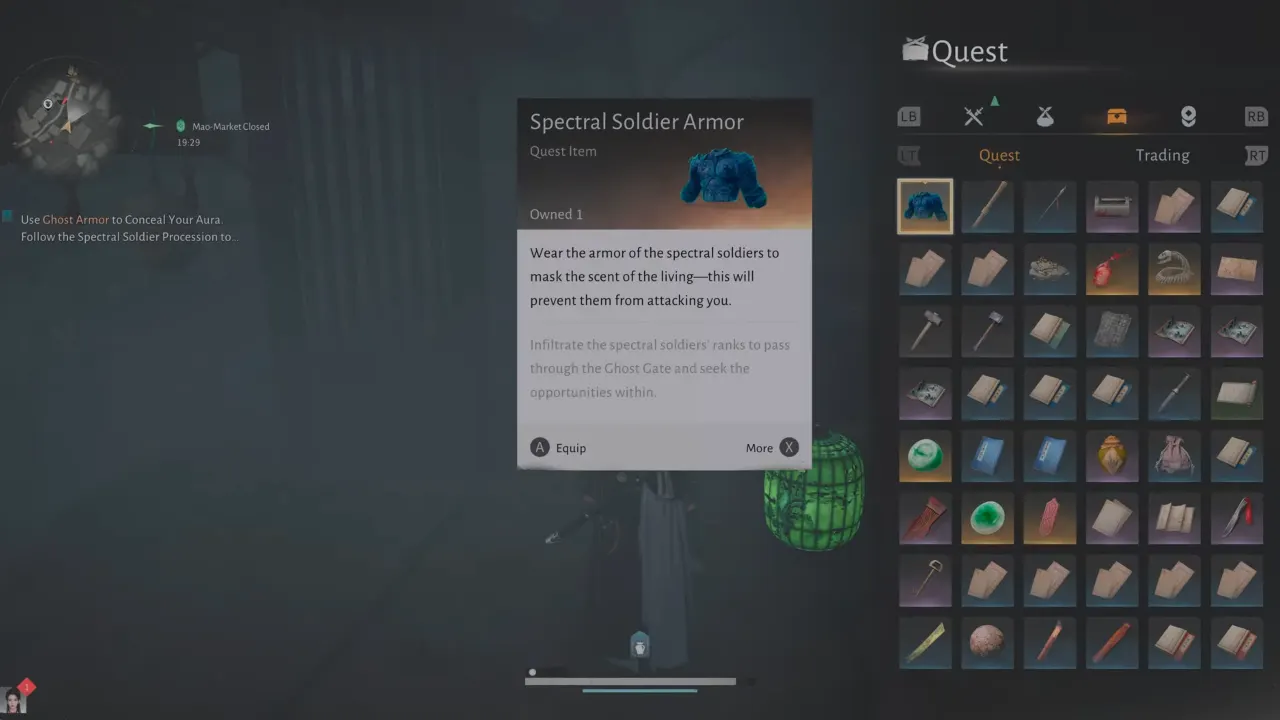Open the More options for this item
1280x720 pixels.
click(x=772, y=447)
